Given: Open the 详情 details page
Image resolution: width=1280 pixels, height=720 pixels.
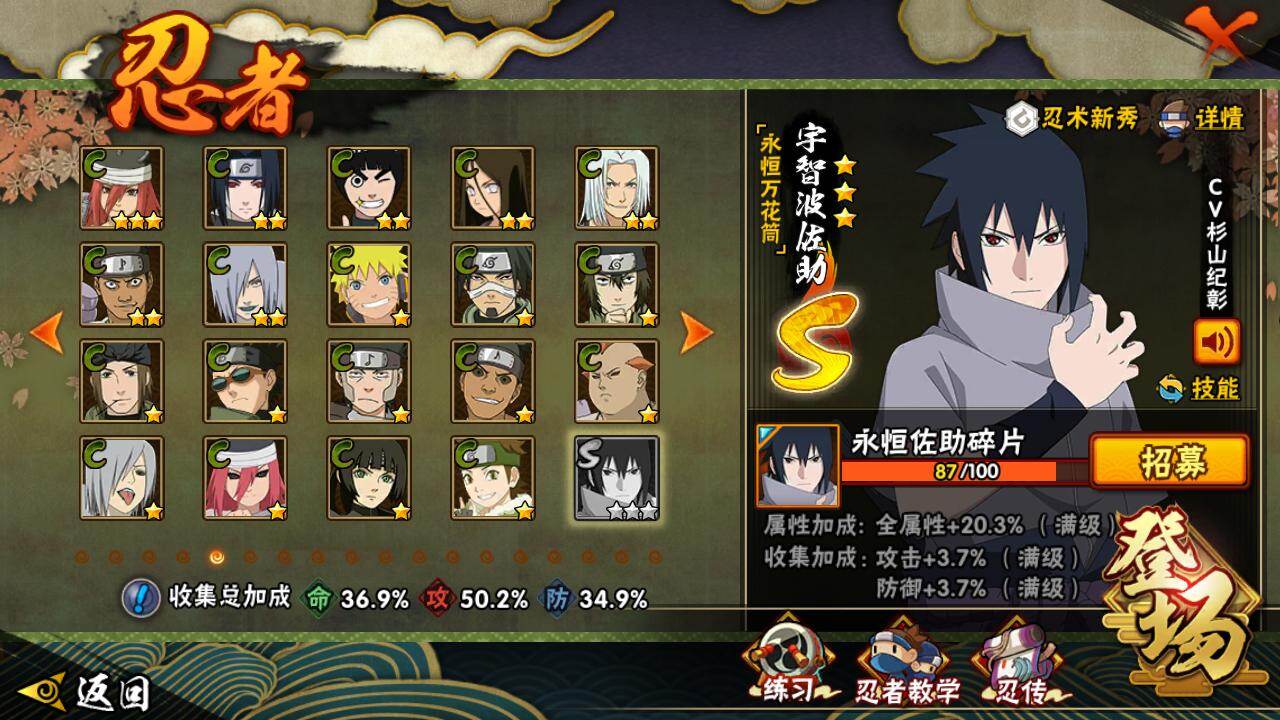Looking at the screenshot, I should [x=1202, y=119].
